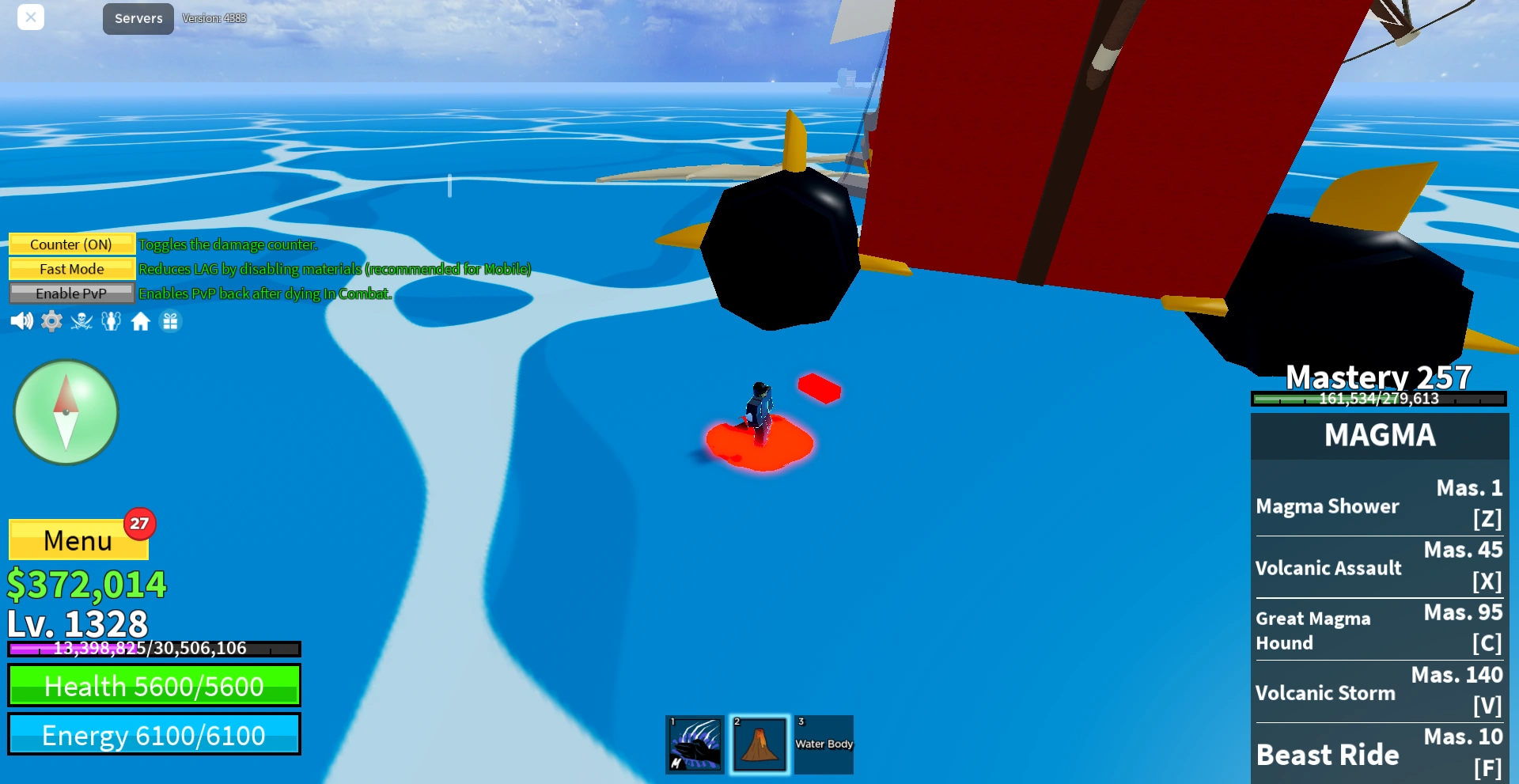This screenshot has height=784, width=1519.
Task: Claim rewards via the gift icon
Action: 171,321
